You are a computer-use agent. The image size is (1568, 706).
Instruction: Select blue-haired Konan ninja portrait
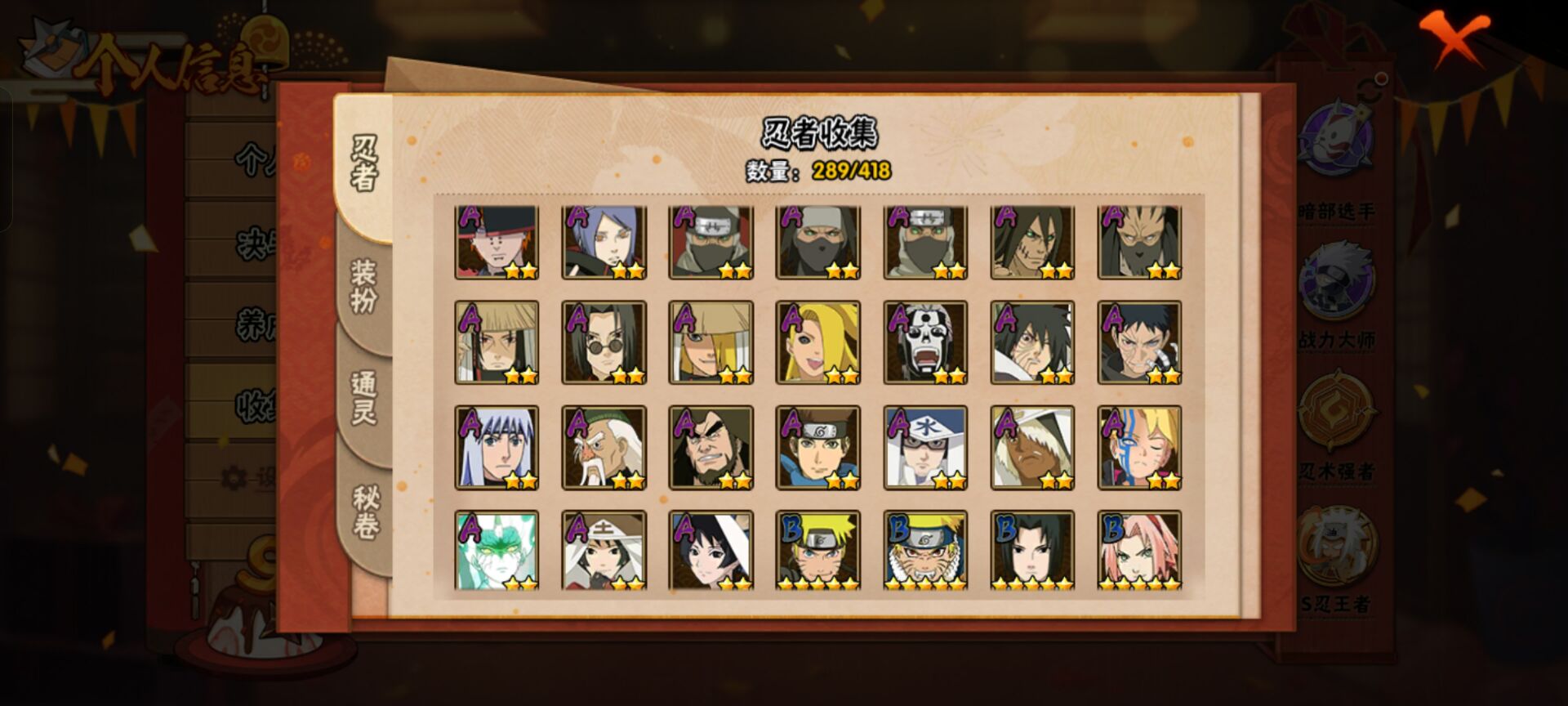tap(604, 243)
